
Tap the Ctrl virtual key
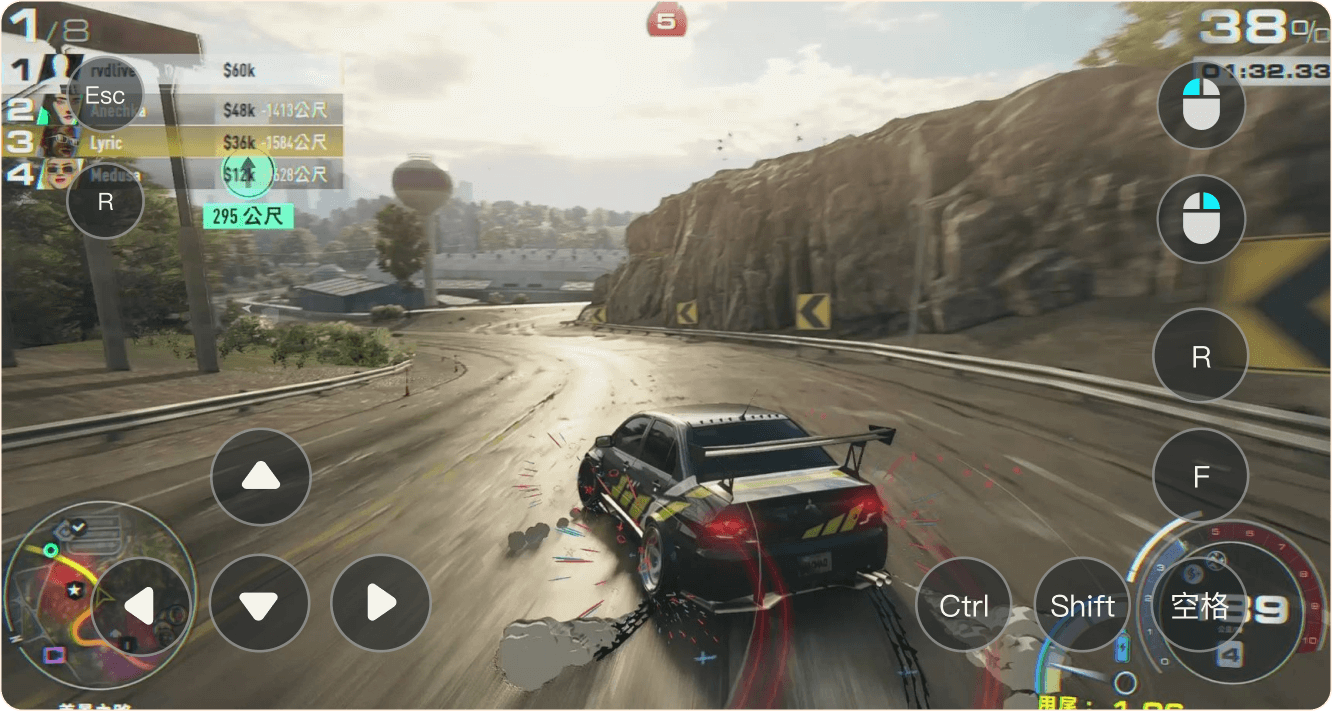964,605
